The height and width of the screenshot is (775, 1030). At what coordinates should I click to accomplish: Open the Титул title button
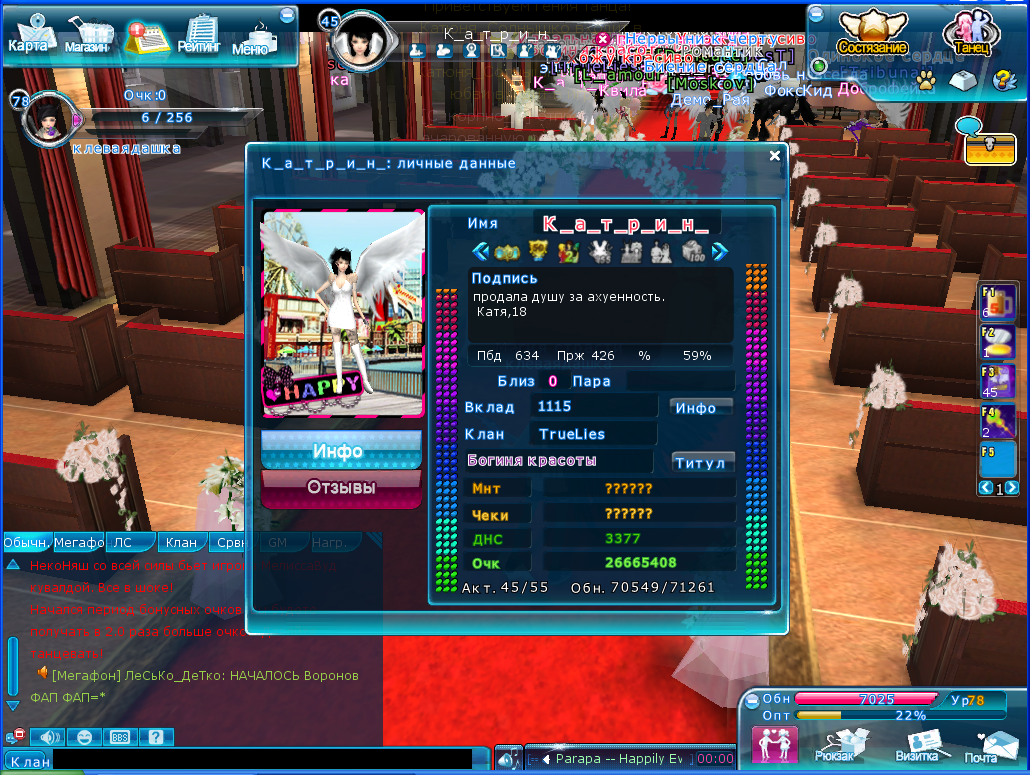click(x=703, y=463)
